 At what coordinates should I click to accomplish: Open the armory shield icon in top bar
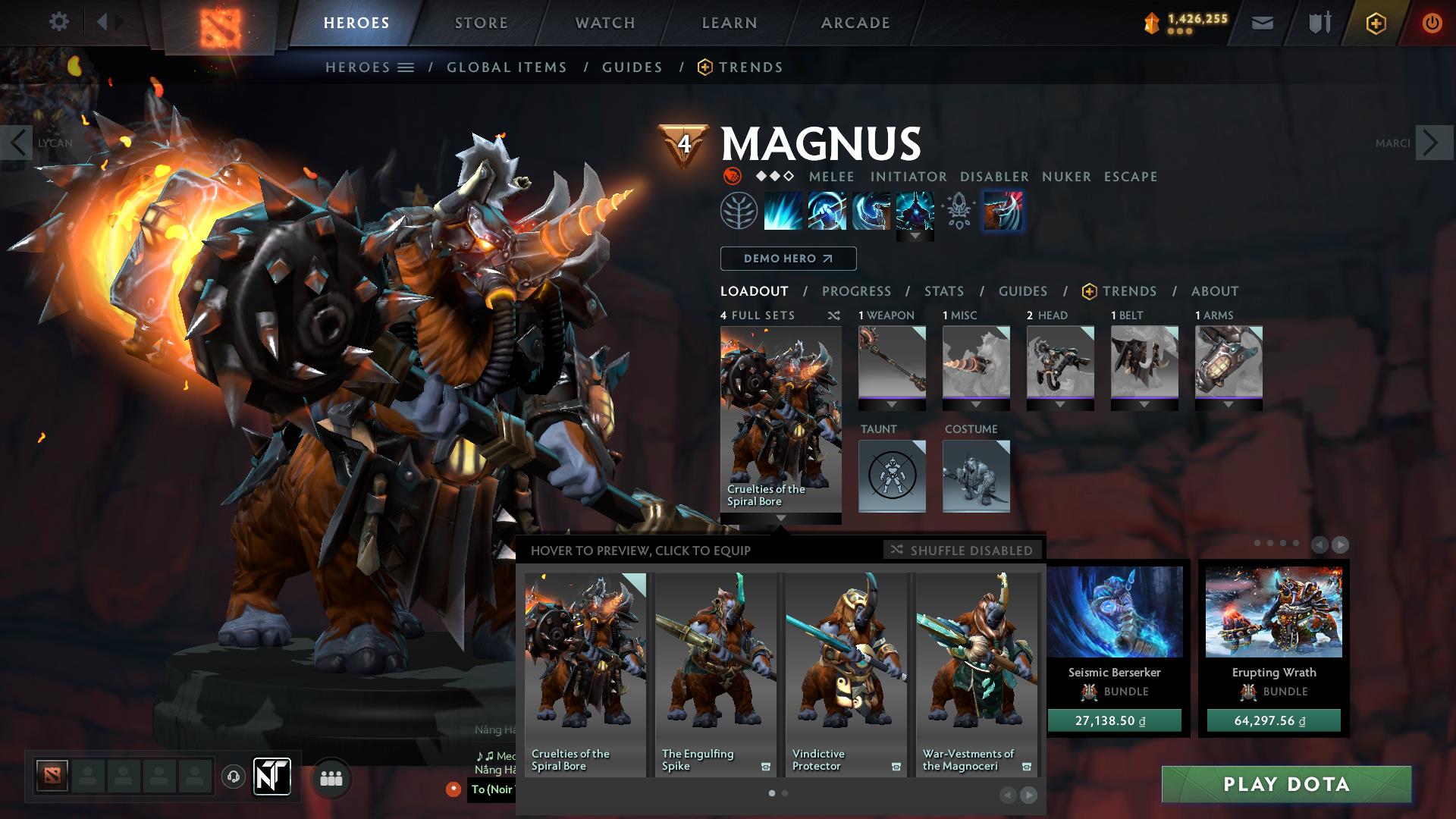tap(1318, 22)
